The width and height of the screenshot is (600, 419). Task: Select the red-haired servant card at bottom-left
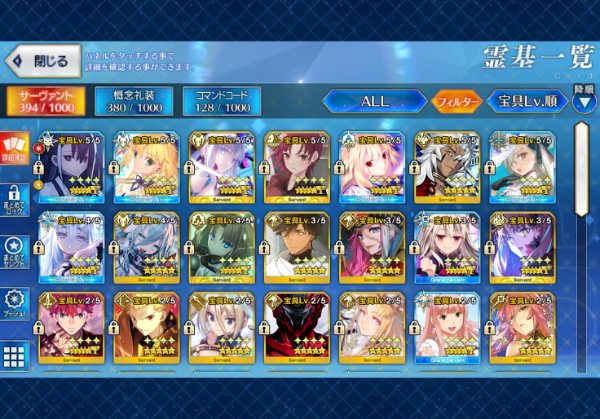(x=70, y=325)
